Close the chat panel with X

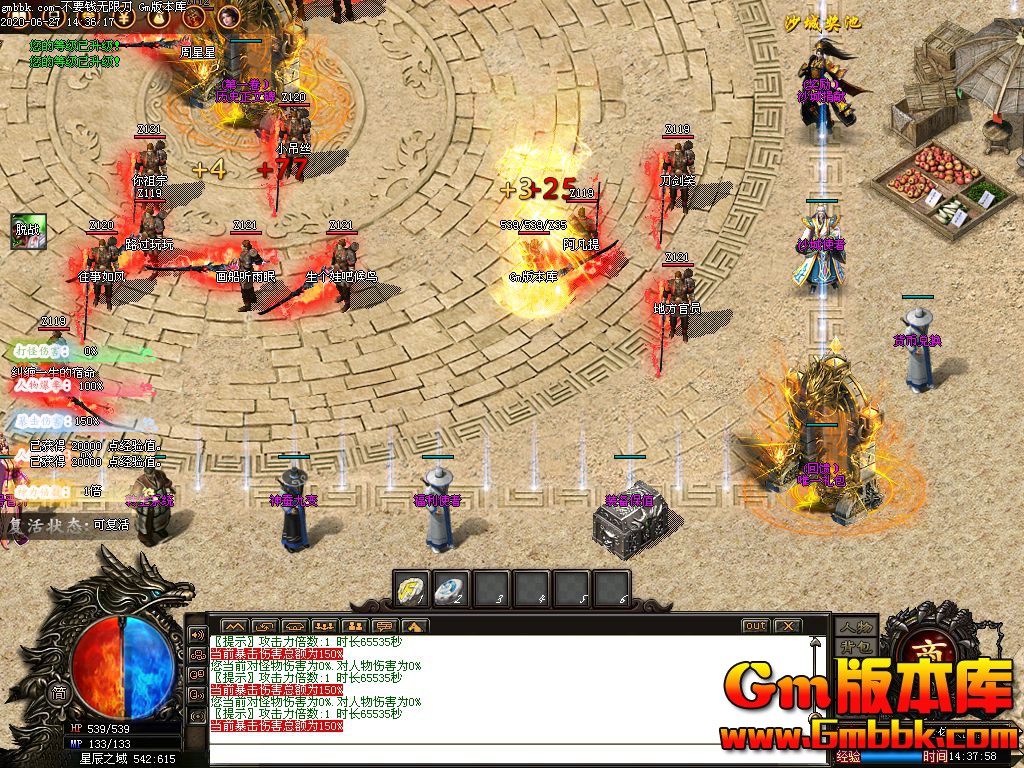click(788, 626)
